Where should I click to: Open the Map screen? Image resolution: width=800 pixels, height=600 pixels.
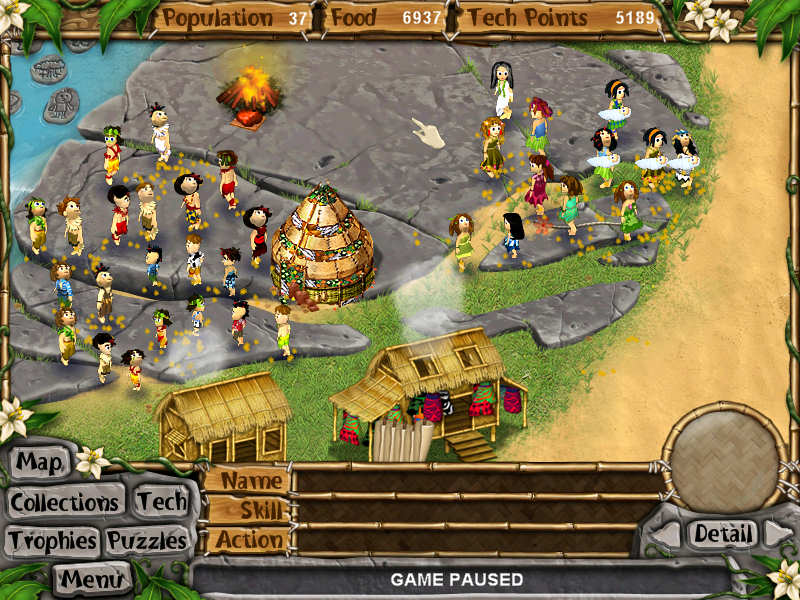(x=41, y=463)
